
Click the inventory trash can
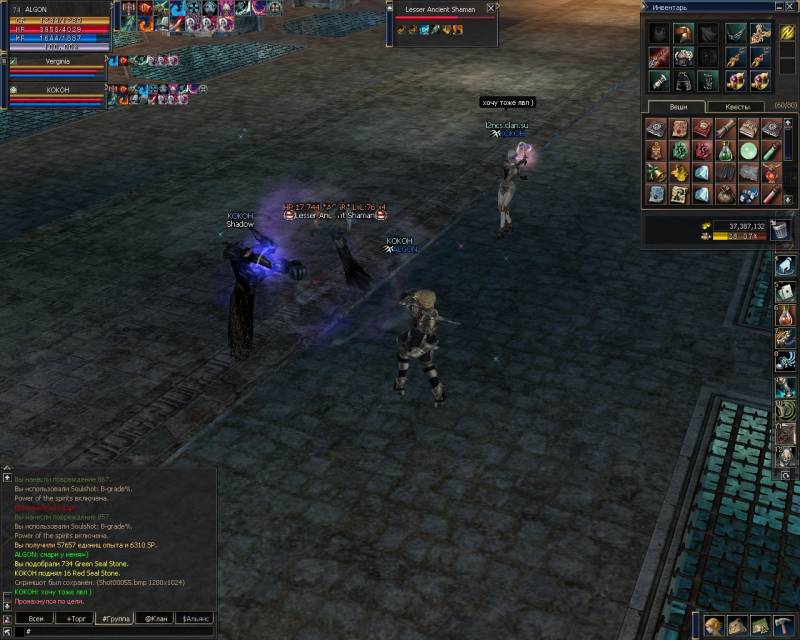click(781, 231)
